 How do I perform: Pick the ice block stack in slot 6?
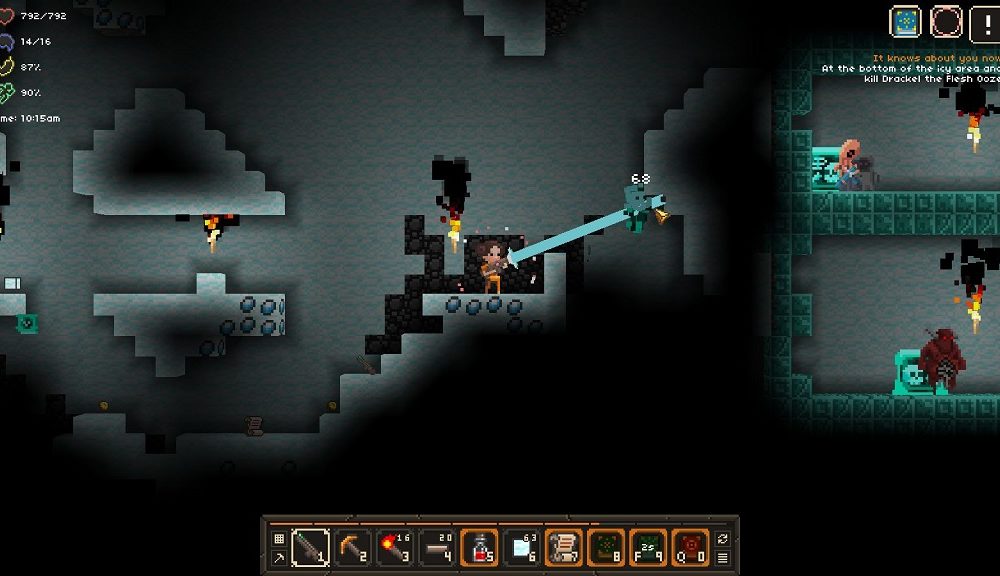point(523,547)
